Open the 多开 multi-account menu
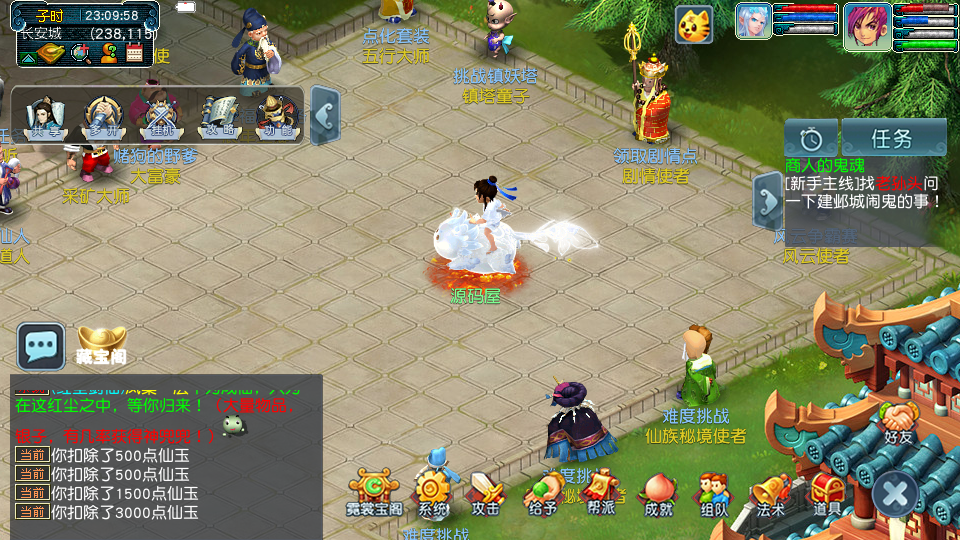 pos(103,117)
